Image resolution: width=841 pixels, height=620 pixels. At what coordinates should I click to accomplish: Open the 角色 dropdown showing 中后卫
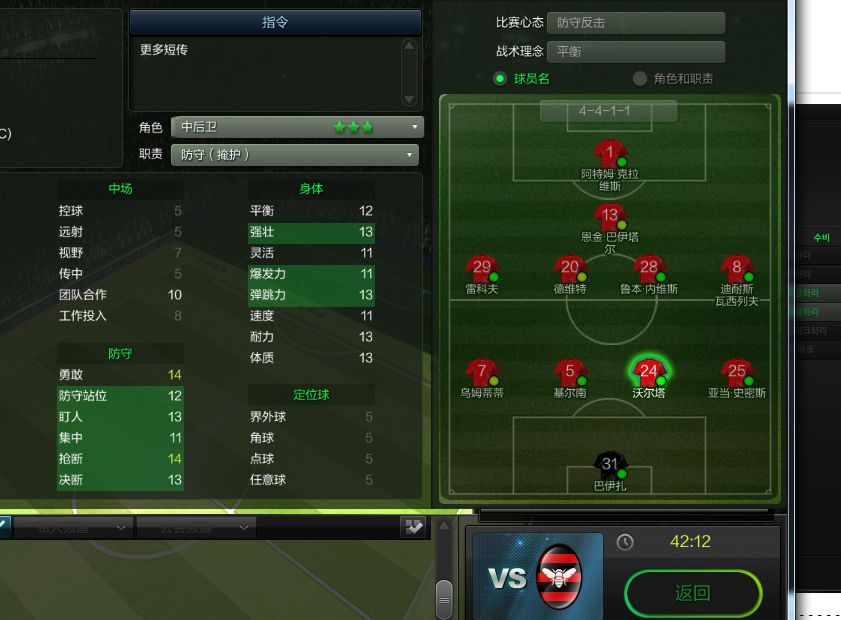click(297, 127)
